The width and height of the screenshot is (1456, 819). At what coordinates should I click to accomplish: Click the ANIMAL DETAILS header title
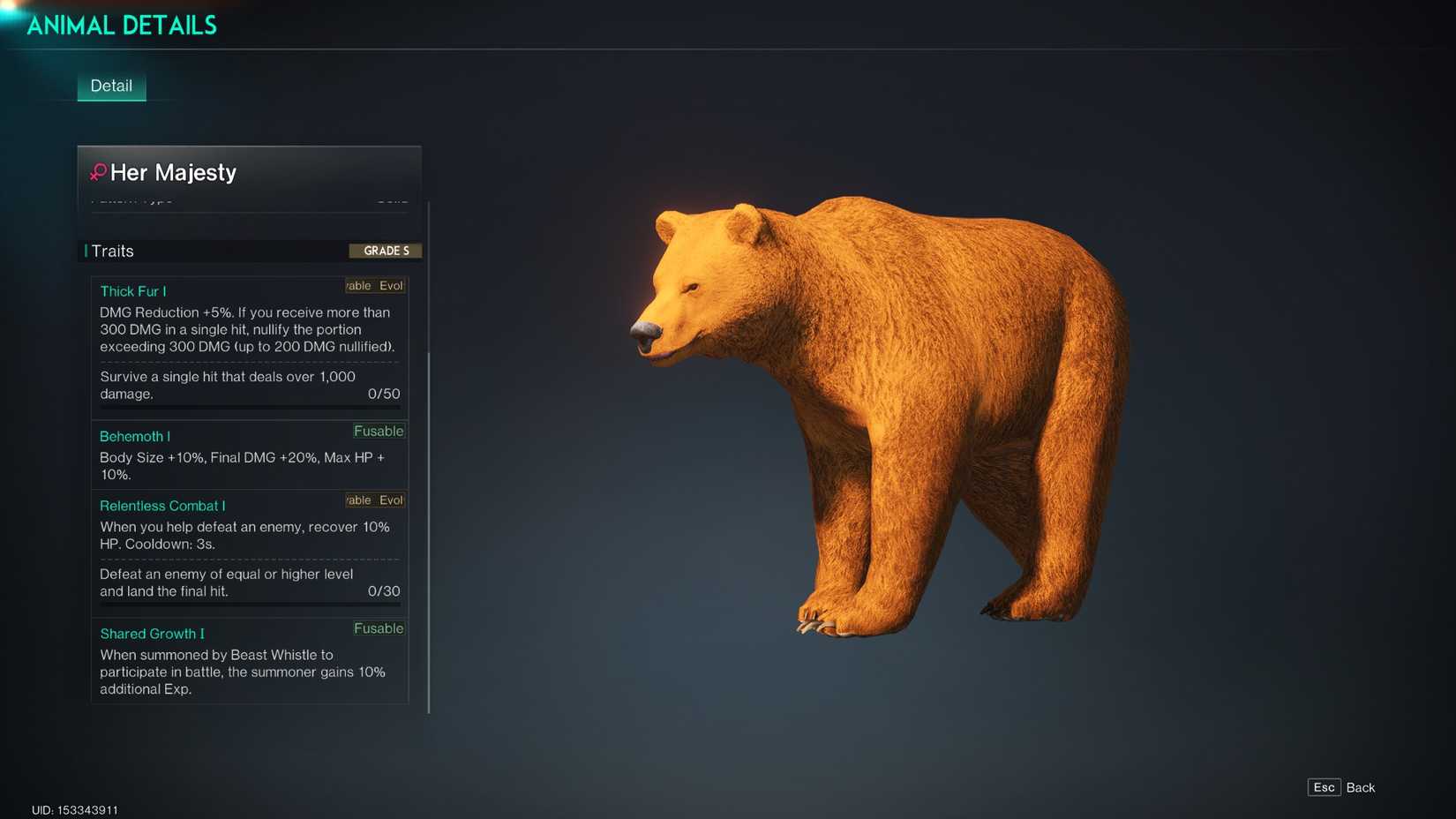(122, 25)
